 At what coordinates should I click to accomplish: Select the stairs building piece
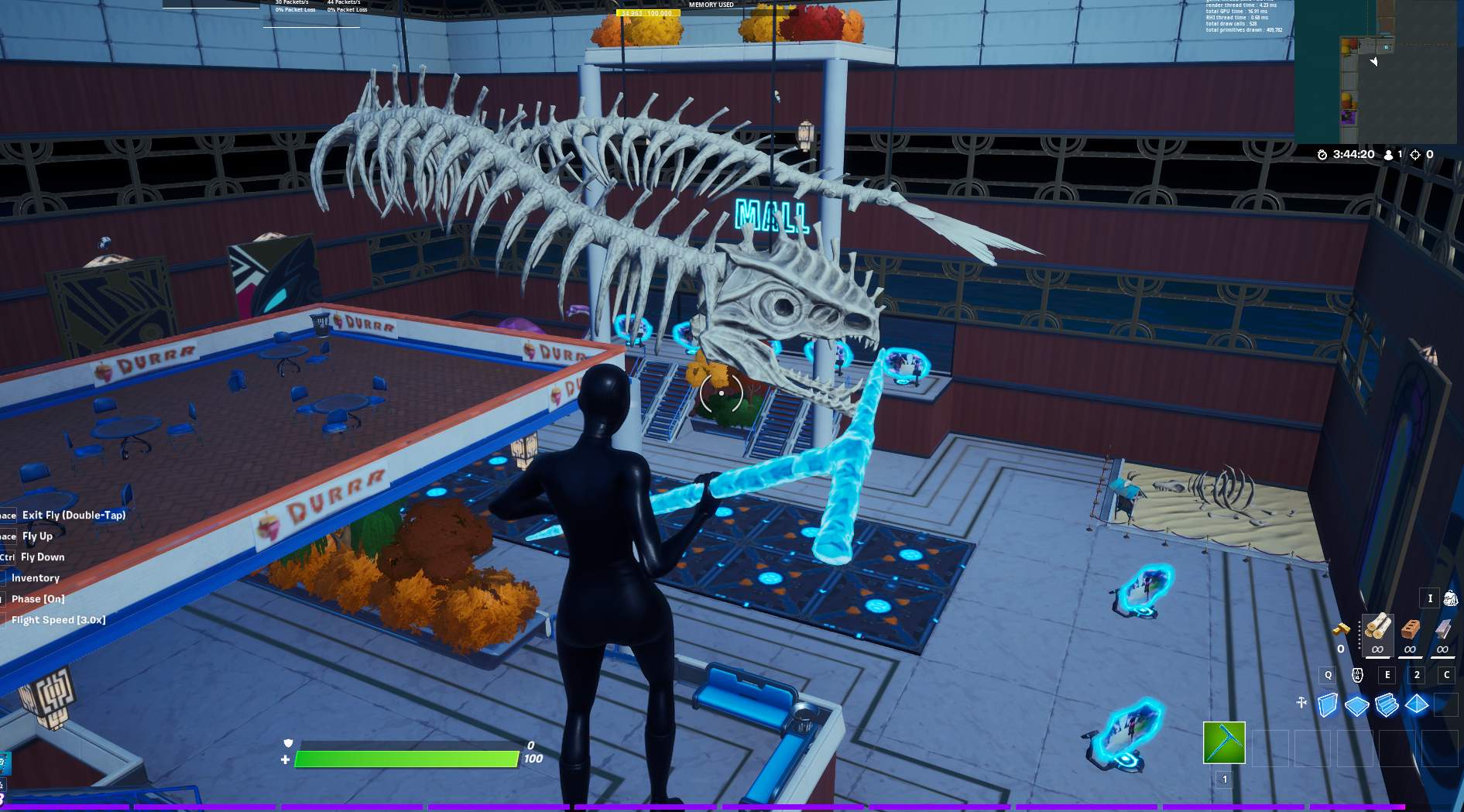tap(1387, 705)
